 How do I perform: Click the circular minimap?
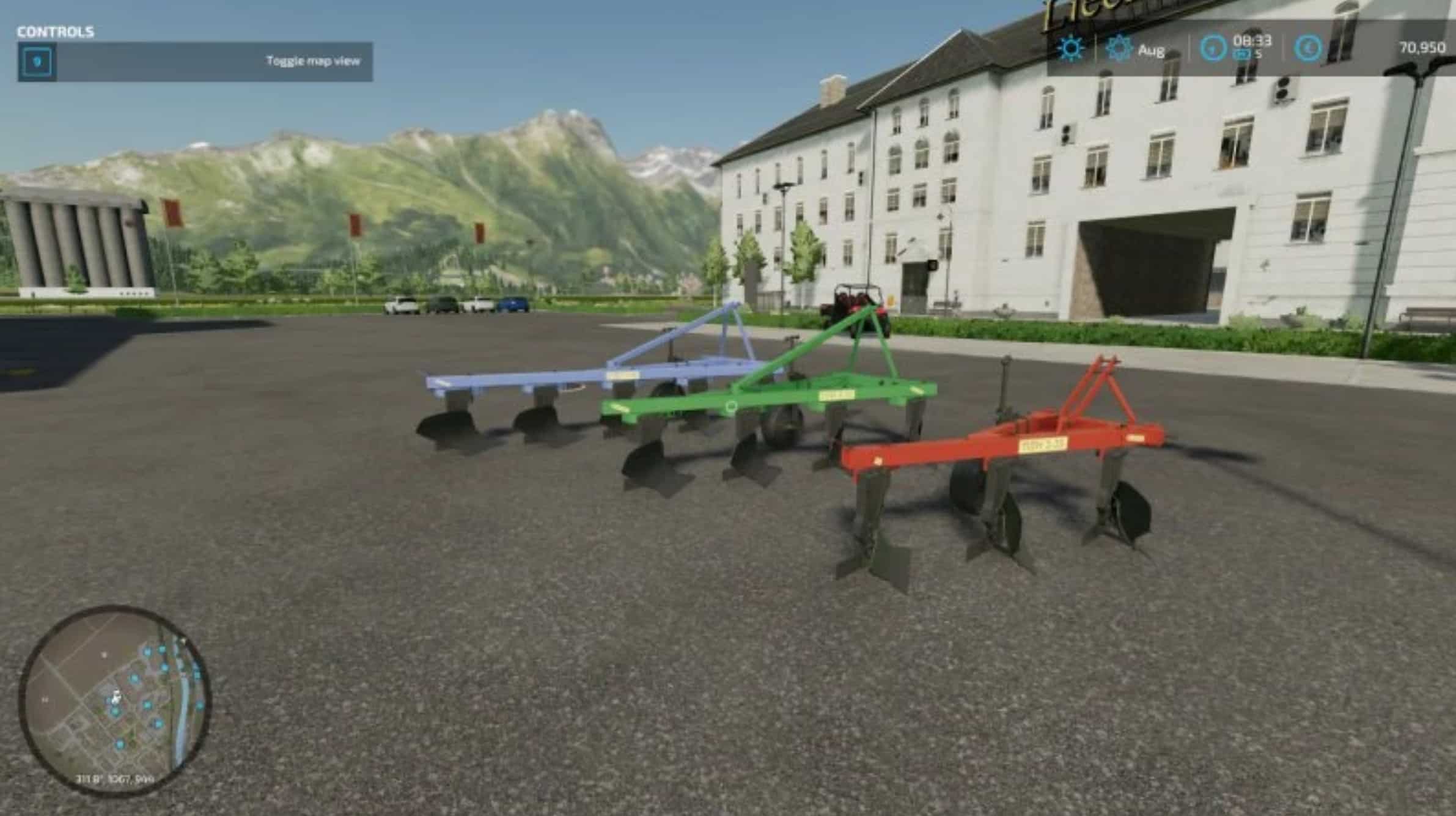pos(116,700)
